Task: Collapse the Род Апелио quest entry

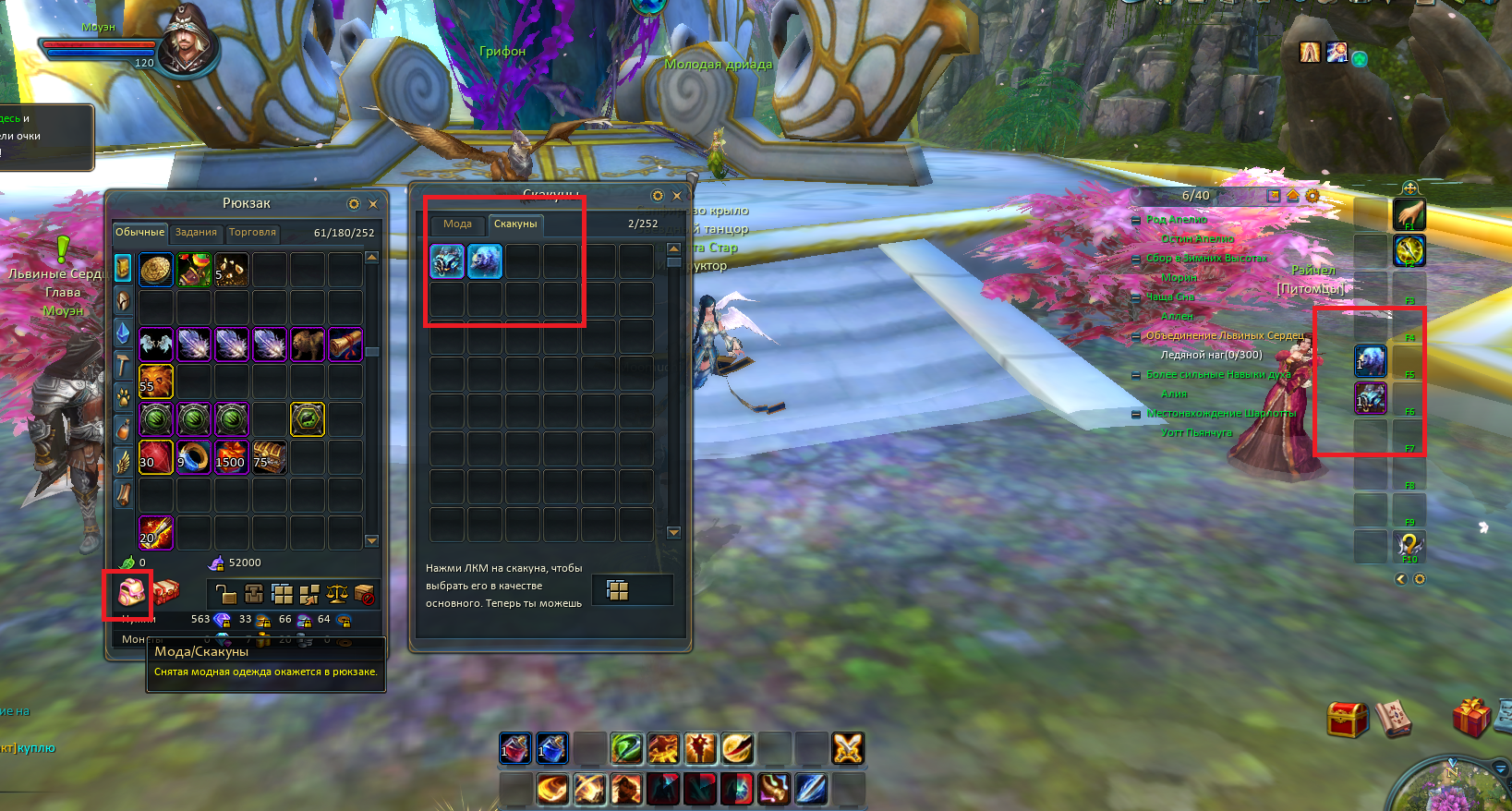Action: pyautogui.click(x=1136, y=220)
